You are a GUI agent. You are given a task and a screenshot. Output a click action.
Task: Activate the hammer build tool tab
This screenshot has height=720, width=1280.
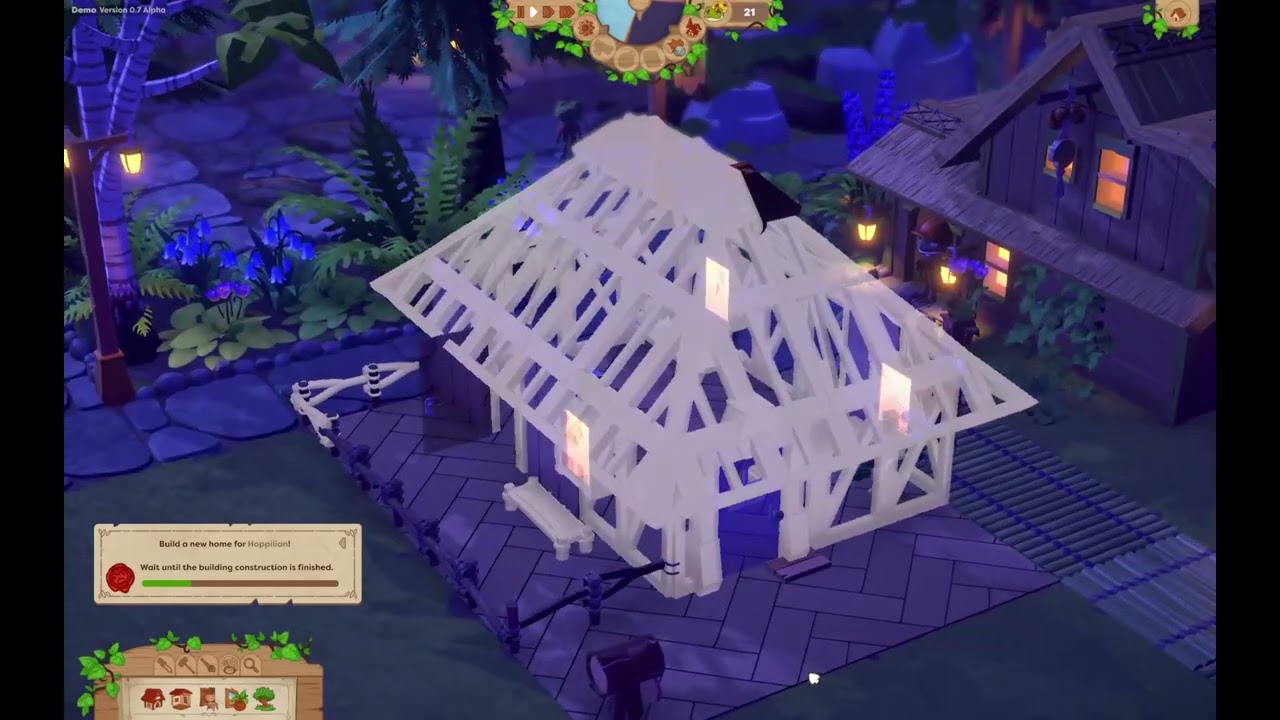pos(187,665)
